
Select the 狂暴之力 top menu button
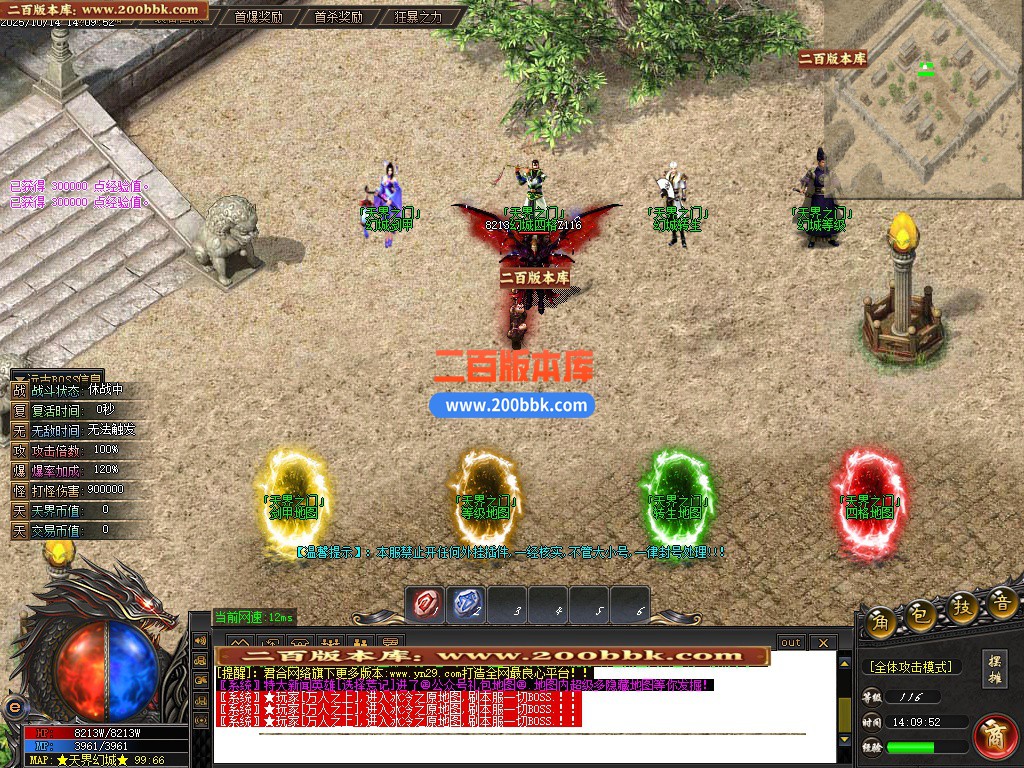[x=417, y=16]
